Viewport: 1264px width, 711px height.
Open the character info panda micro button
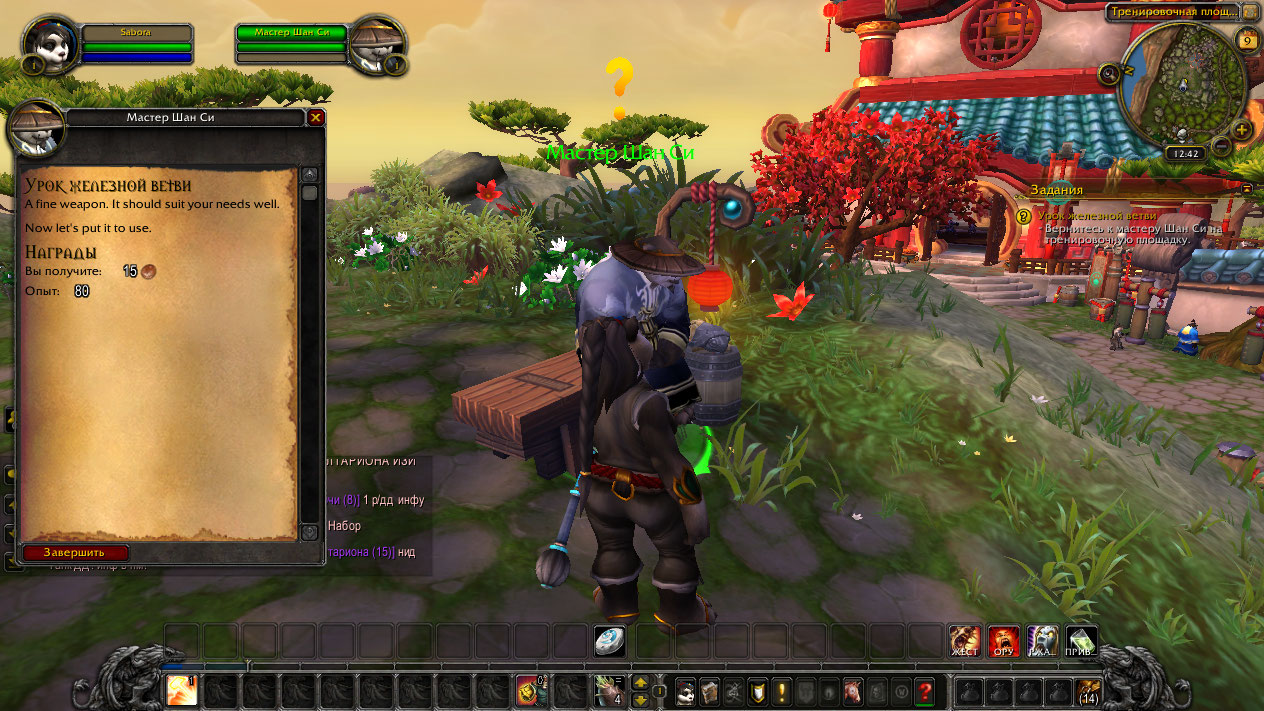coord(685,690)
